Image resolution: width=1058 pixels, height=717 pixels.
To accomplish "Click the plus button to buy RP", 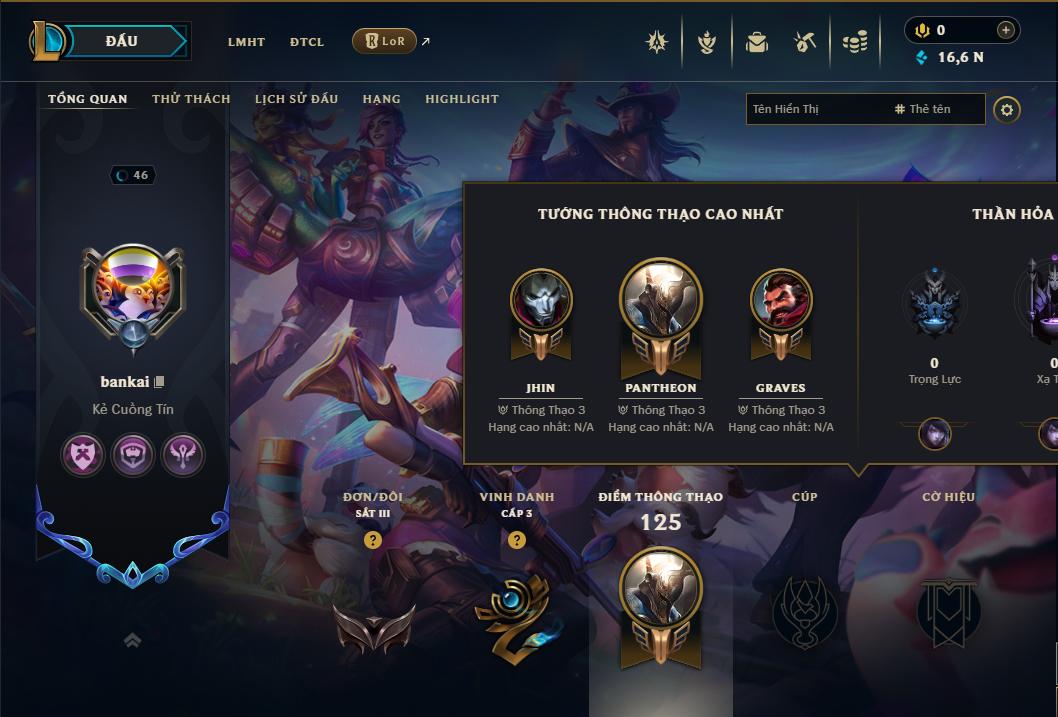I will (1005, 30).
